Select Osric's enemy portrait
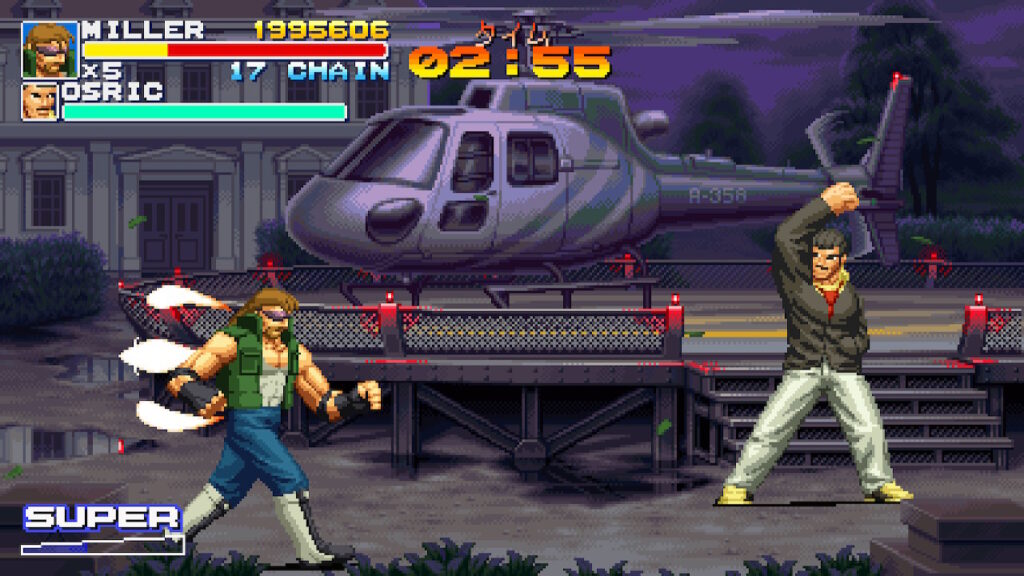Screen dimensions: 1024x576 pos(40,102)
